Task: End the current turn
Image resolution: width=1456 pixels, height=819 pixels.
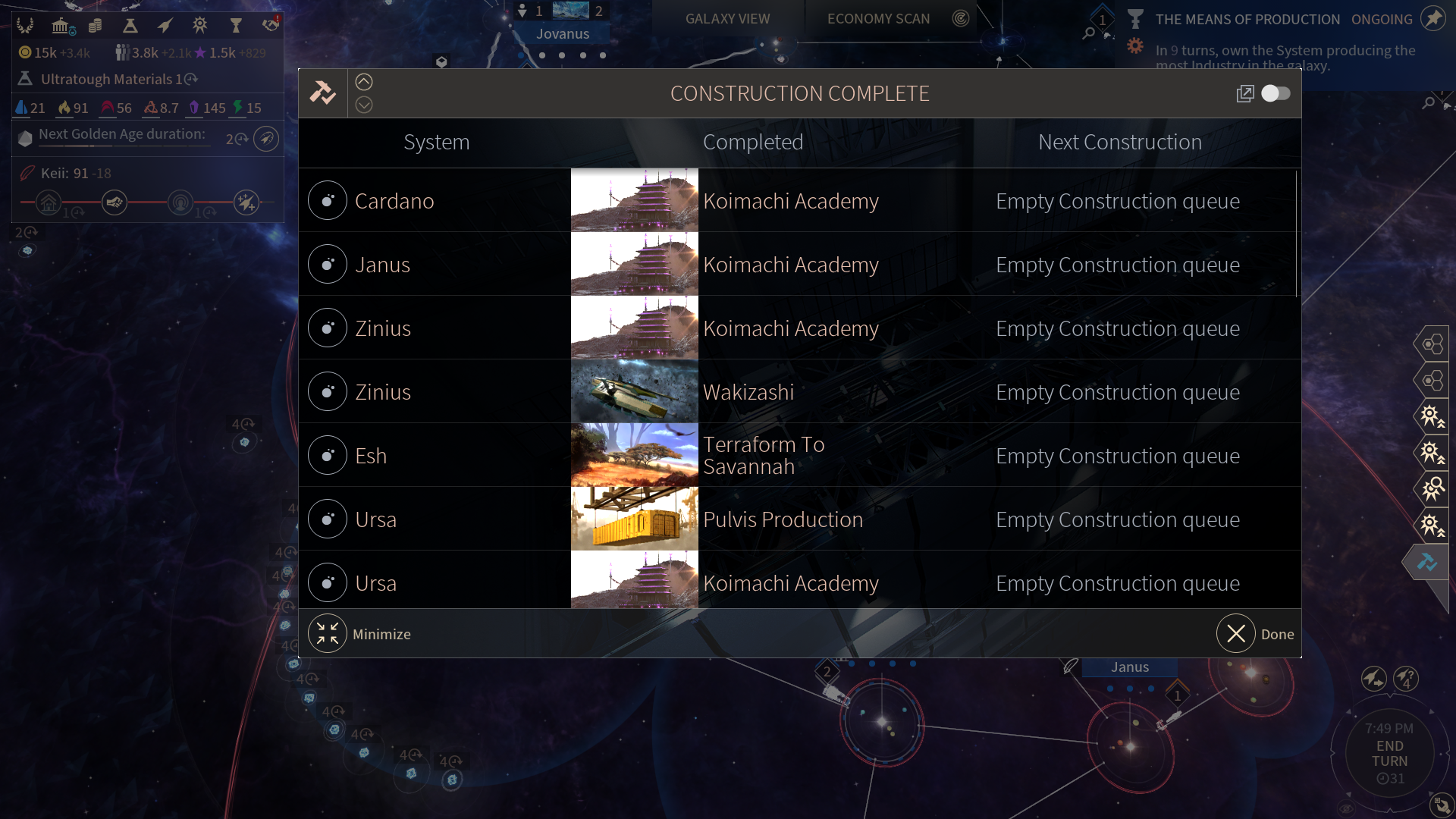Action: tap(1389, 754)
